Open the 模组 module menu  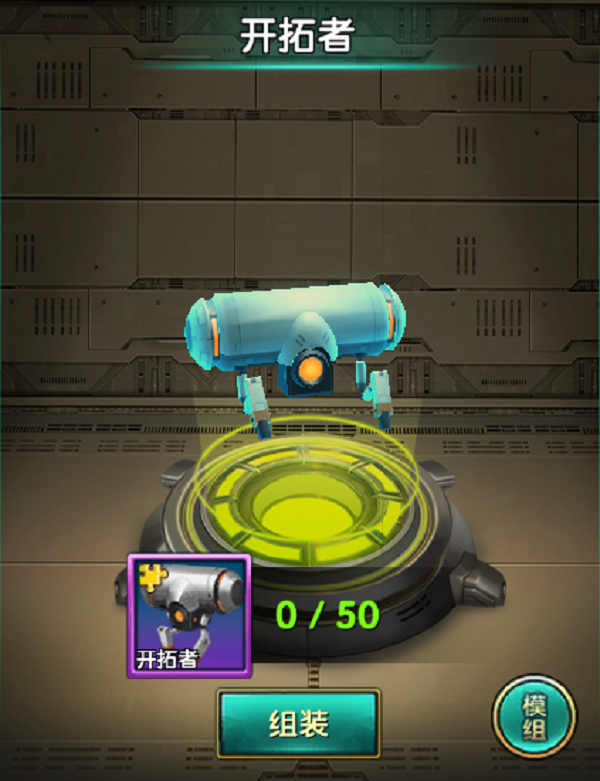534,717
